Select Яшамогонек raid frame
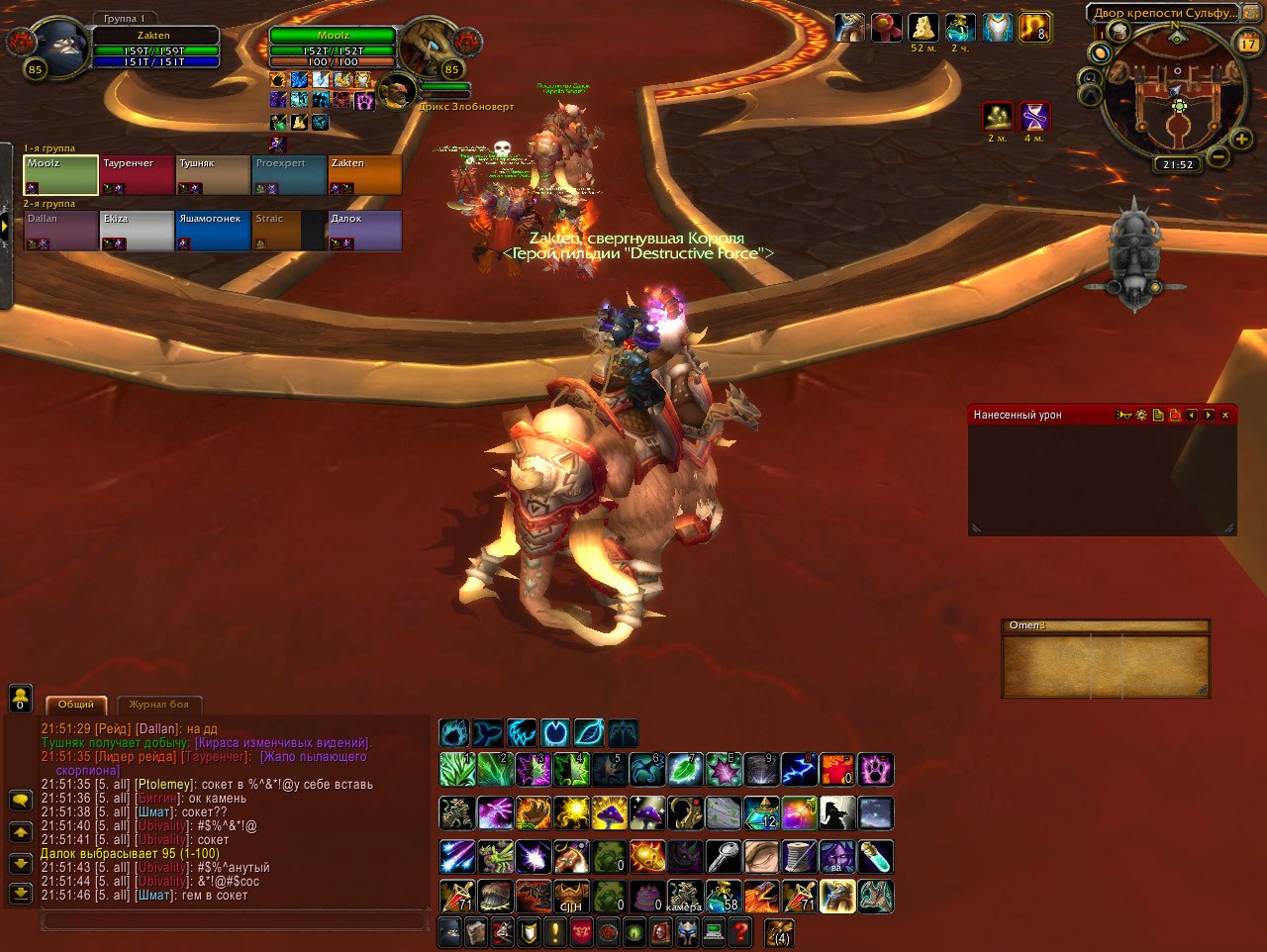Image resolution: width=1267 pixels, height=952 pixels. pyautogui.click(x=212, y=231)
